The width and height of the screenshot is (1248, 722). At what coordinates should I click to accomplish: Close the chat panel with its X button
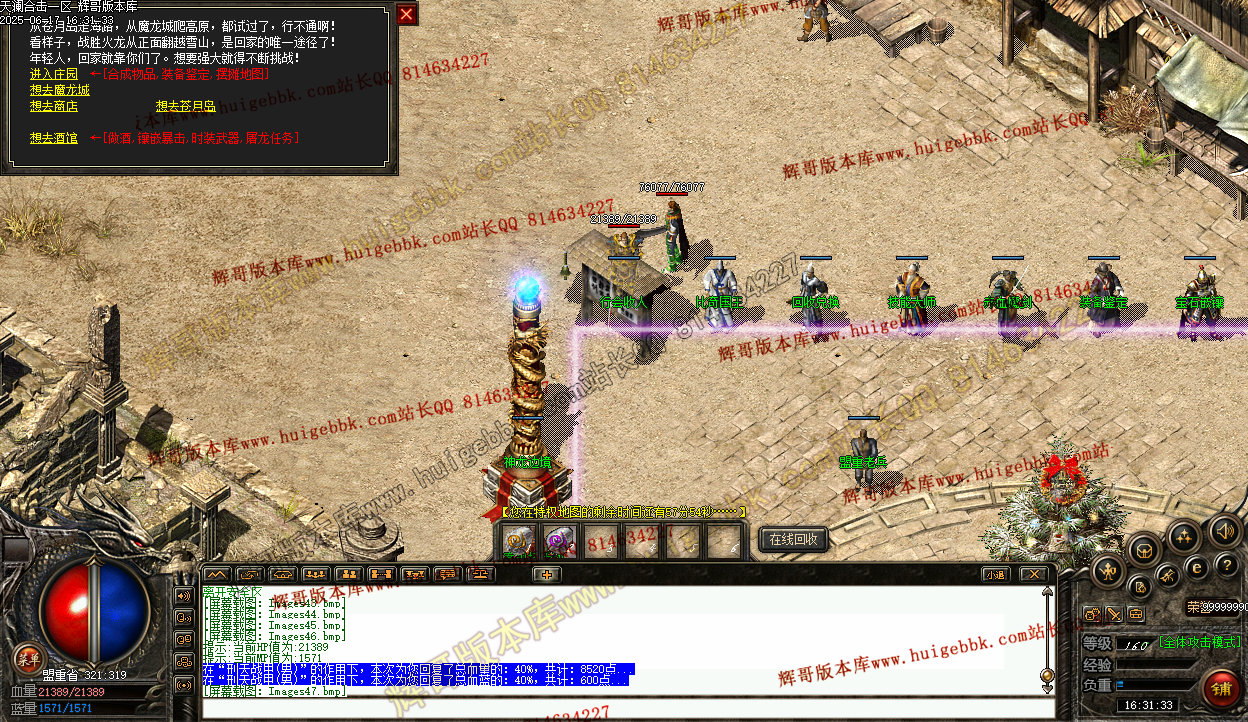(x=1033, y=574)
